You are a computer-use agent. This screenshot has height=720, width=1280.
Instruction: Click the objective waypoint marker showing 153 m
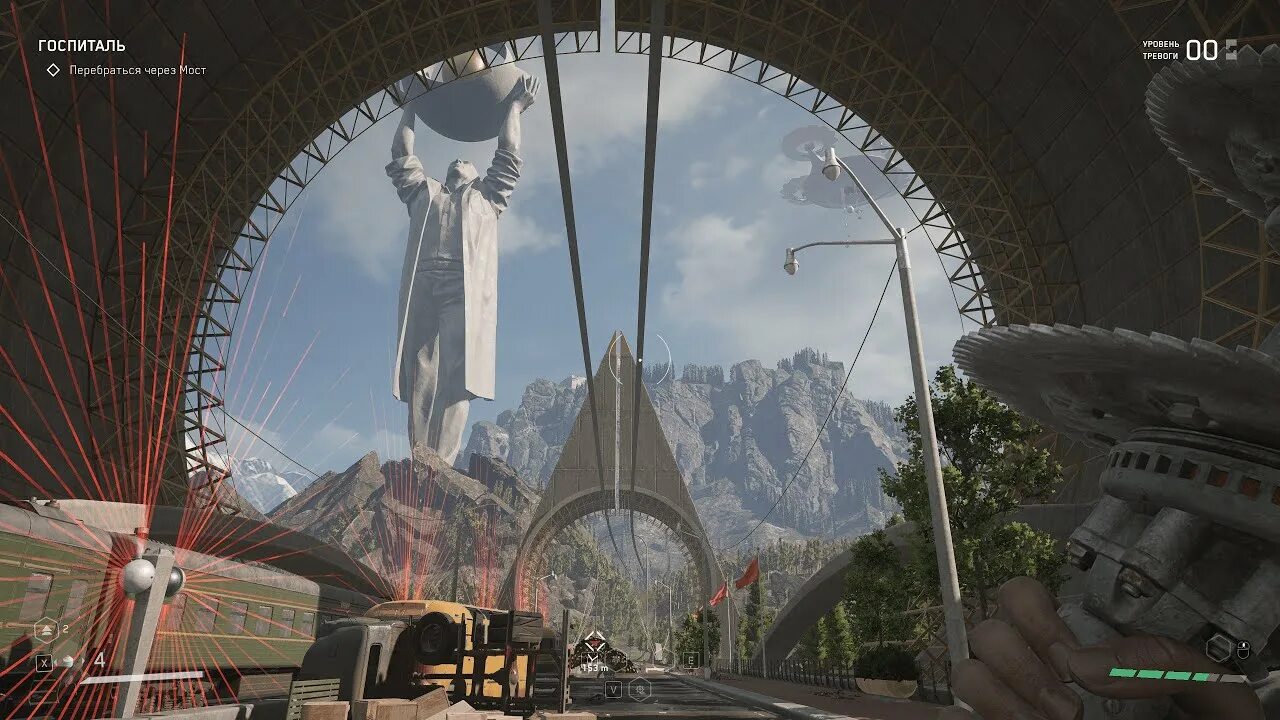596,643
